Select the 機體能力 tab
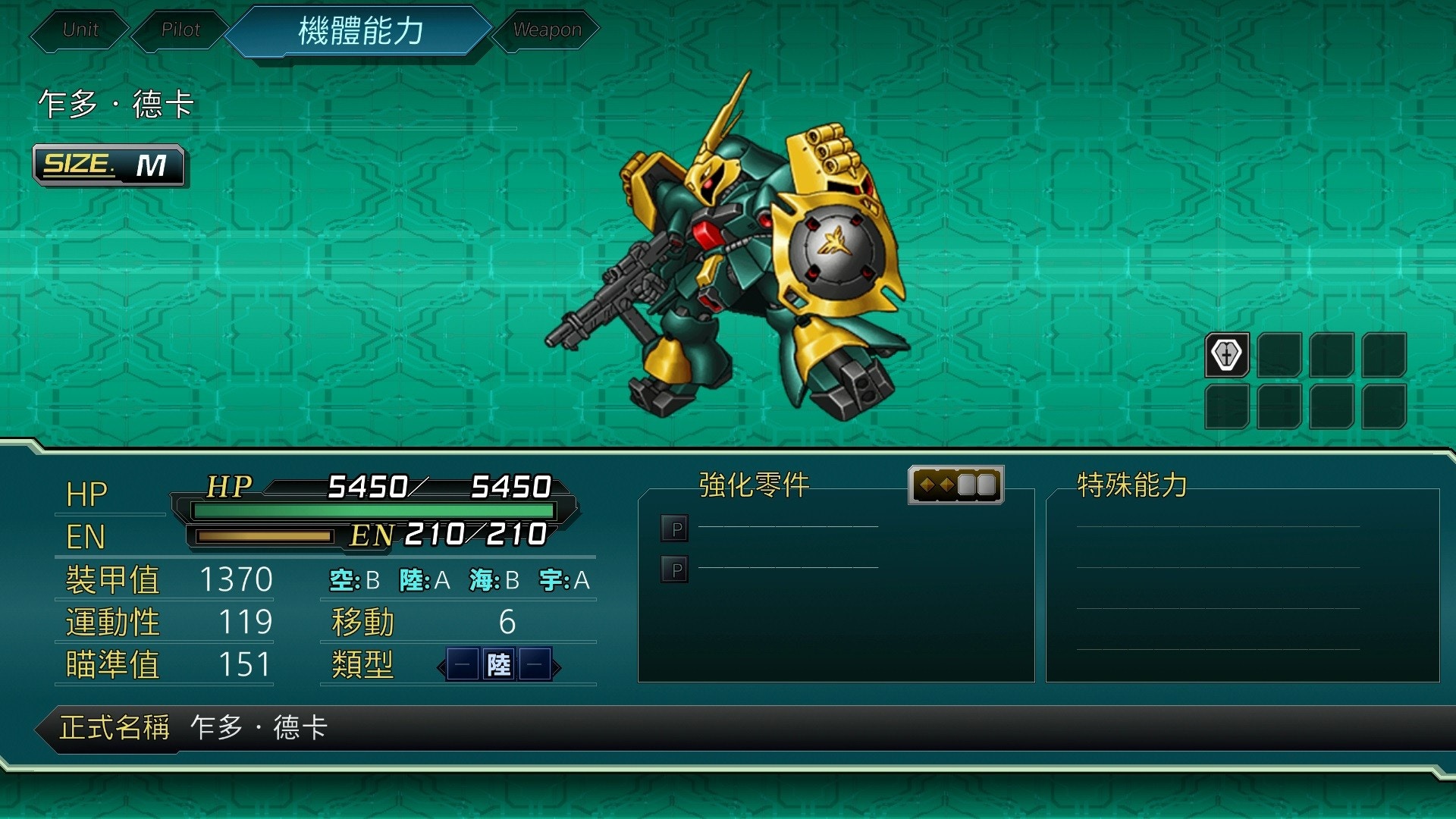This screenshot has height=819, width=1456. tap(360, 32)
